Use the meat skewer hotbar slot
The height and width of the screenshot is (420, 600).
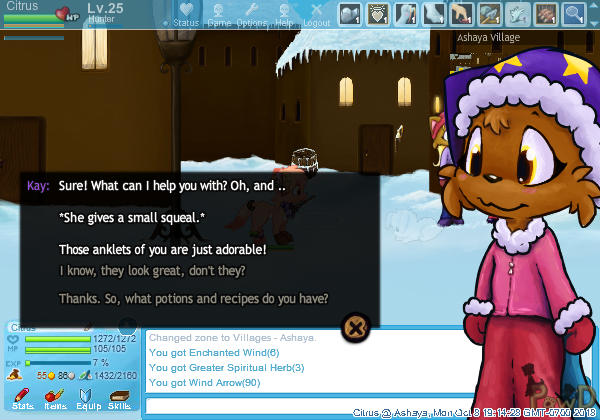(546, 13)
